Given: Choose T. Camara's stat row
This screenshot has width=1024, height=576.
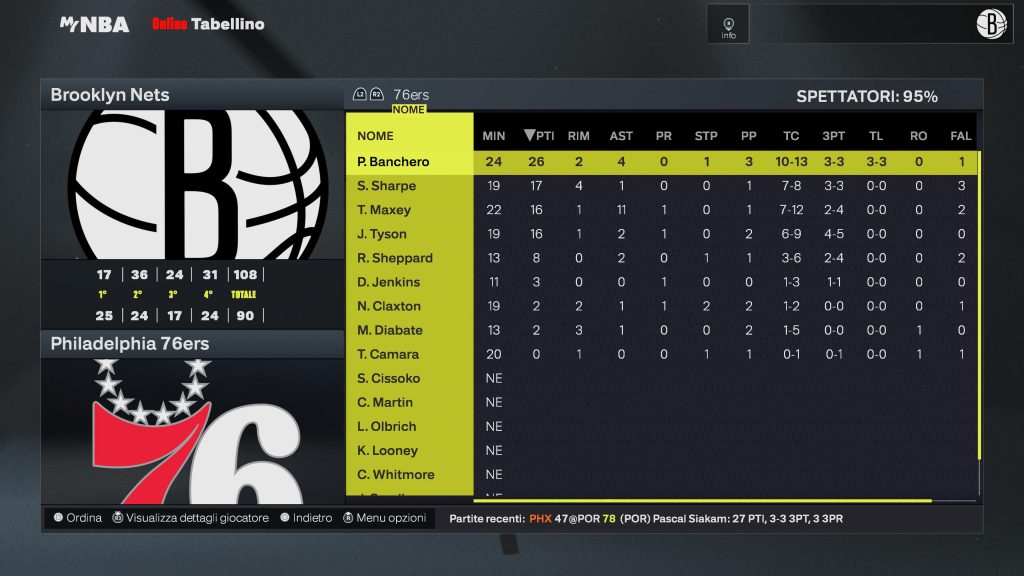Looking at the screenshot, I should [x=388, y=354].
